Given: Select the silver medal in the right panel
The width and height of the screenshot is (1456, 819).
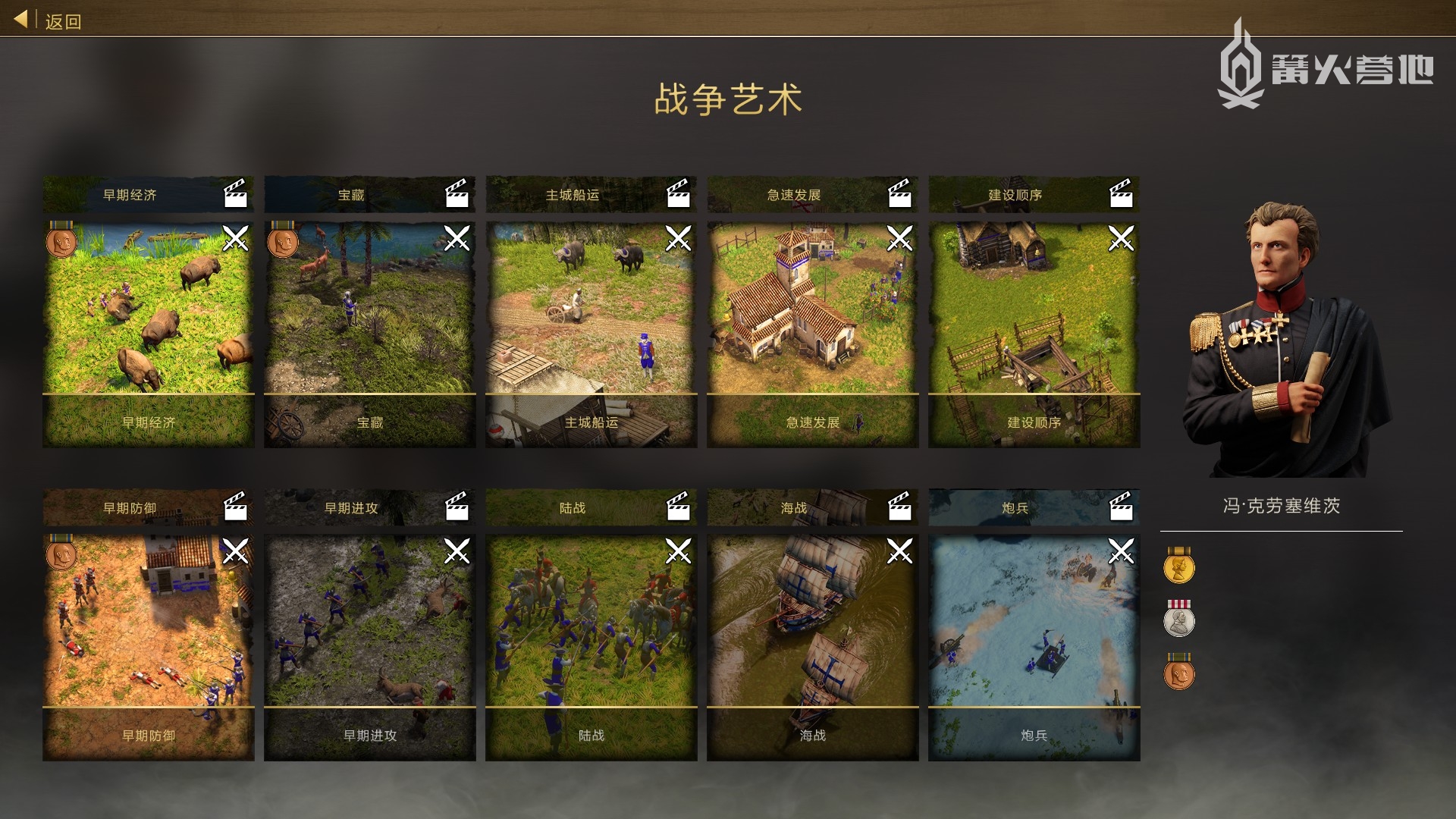Looking at the screenshot, I should pyautogui.click(x=1179, y=622).
